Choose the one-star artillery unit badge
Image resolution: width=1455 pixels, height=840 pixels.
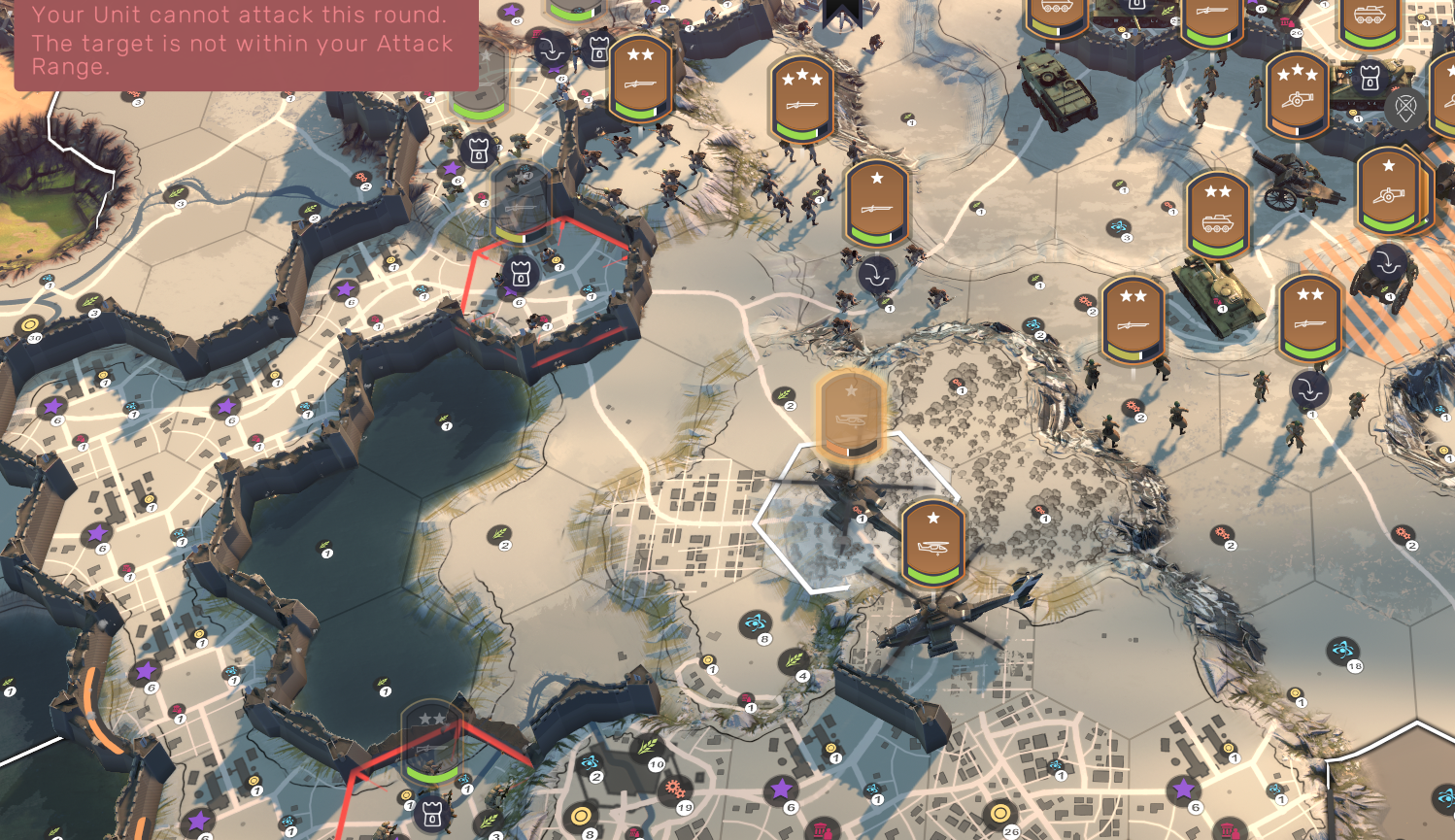point(1388,191)
